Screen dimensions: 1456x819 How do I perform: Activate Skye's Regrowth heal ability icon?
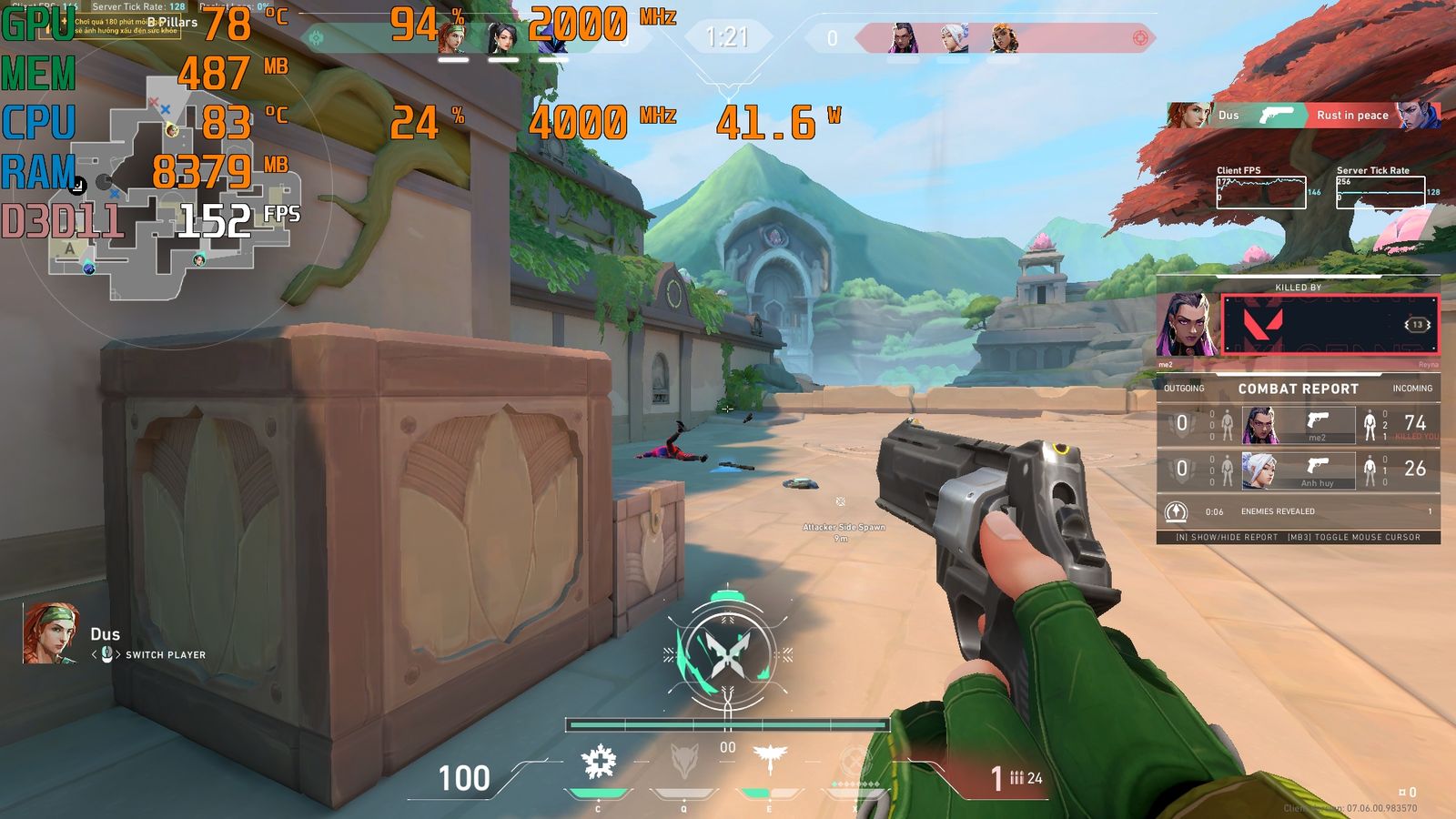tap(598, 763)
